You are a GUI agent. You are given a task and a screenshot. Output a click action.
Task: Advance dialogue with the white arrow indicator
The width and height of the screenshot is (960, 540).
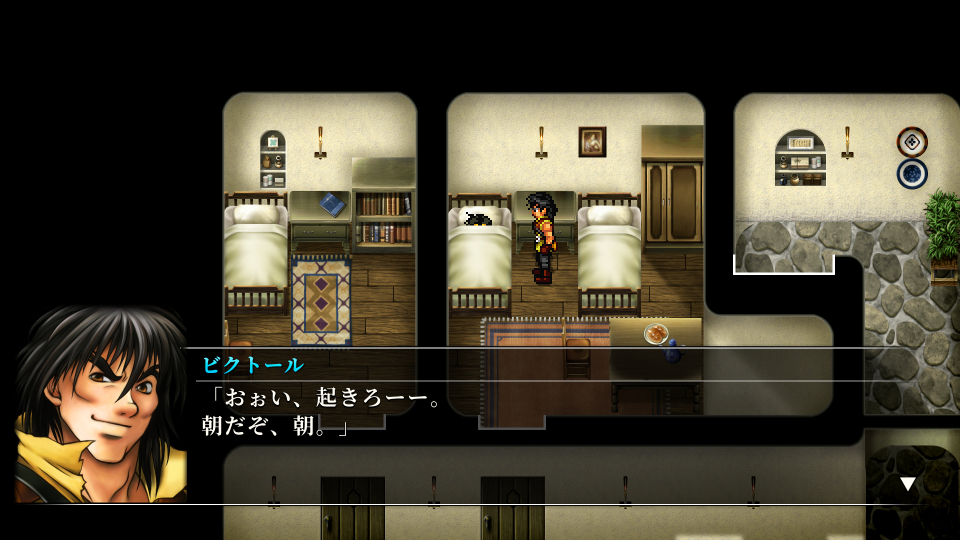pyautogui.click(x=907, y=484)
